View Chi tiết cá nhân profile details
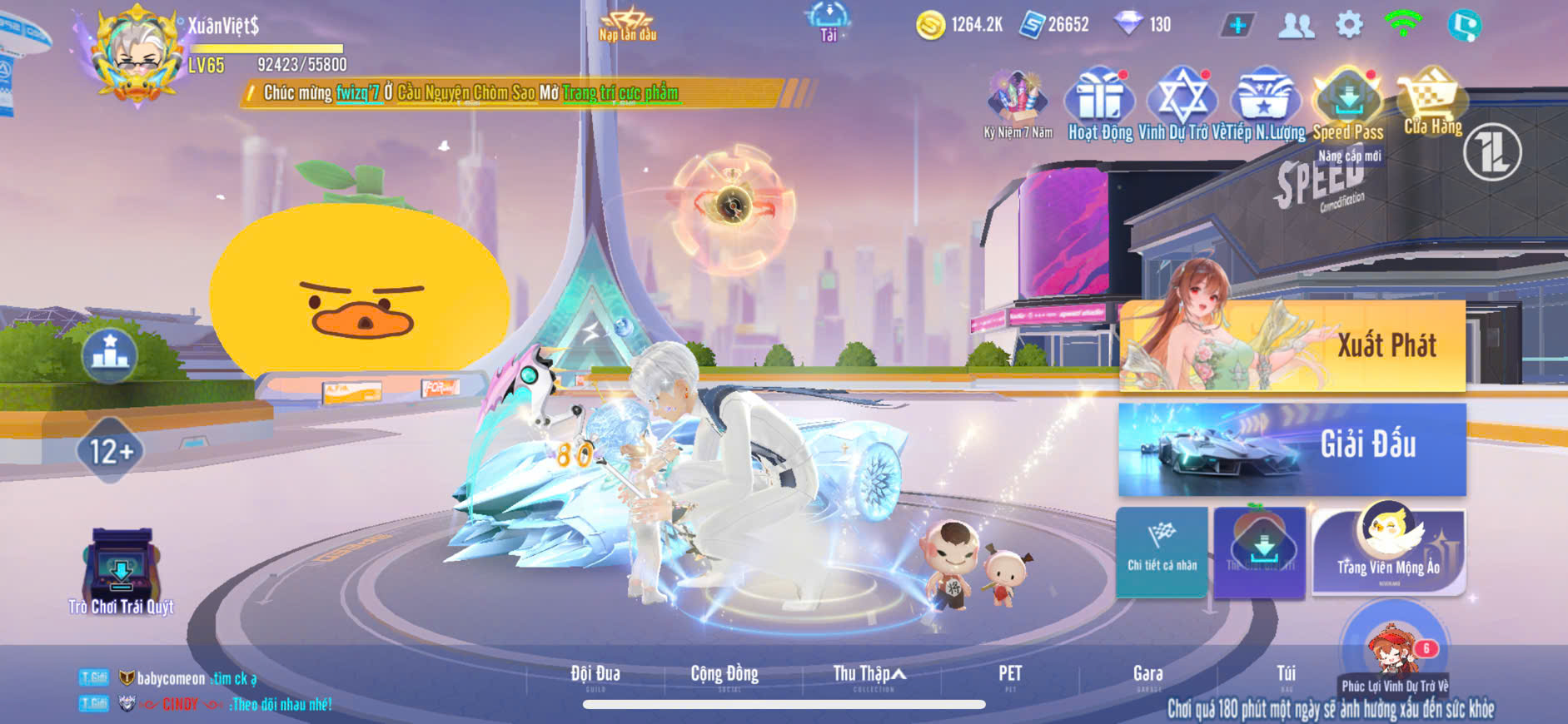The height and width of the screenshot is (724, 1568). (x=1162, y=551)
